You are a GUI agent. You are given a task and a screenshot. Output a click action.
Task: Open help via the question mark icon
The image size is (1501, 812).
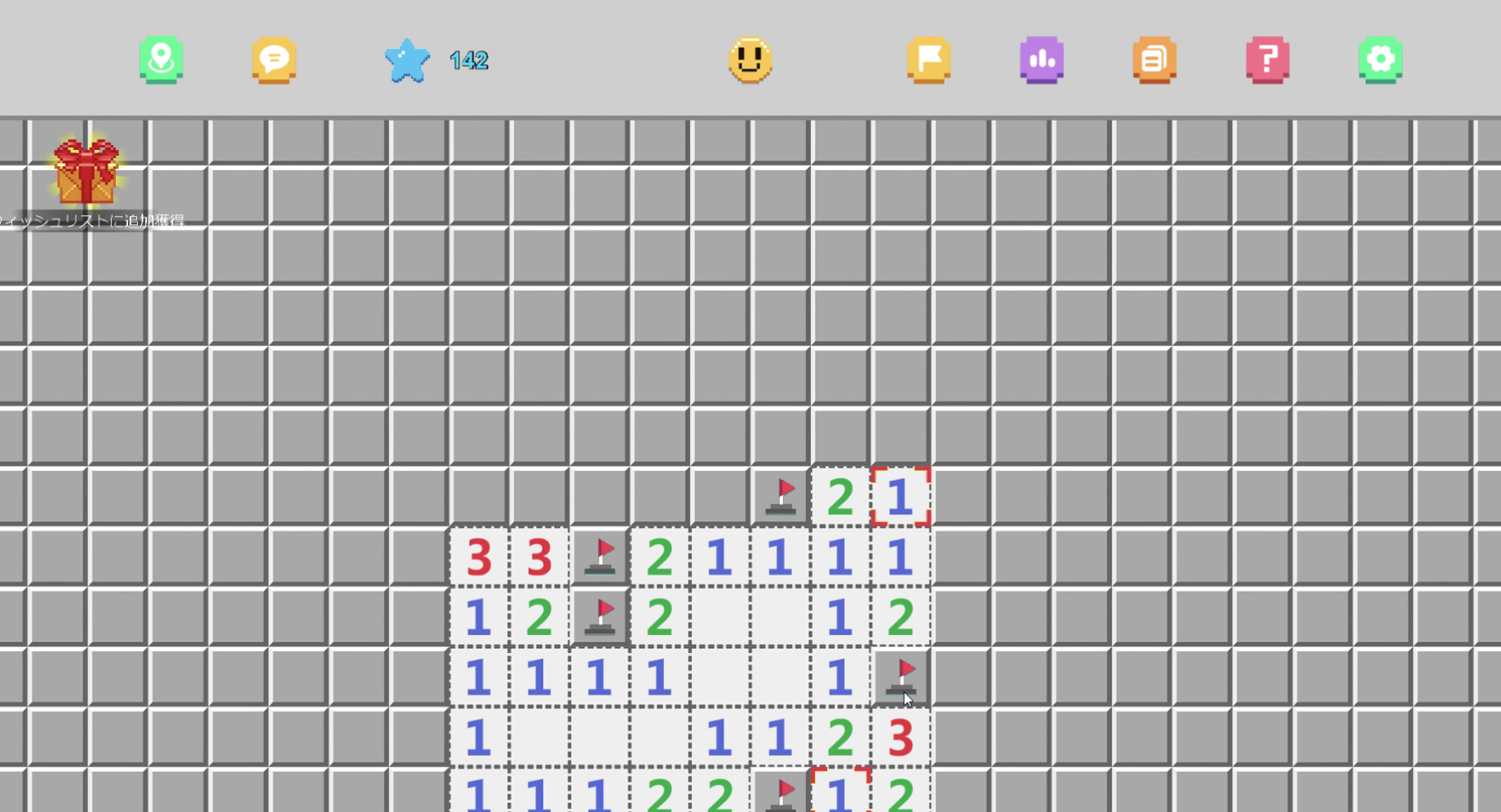tap(1265, 61)
